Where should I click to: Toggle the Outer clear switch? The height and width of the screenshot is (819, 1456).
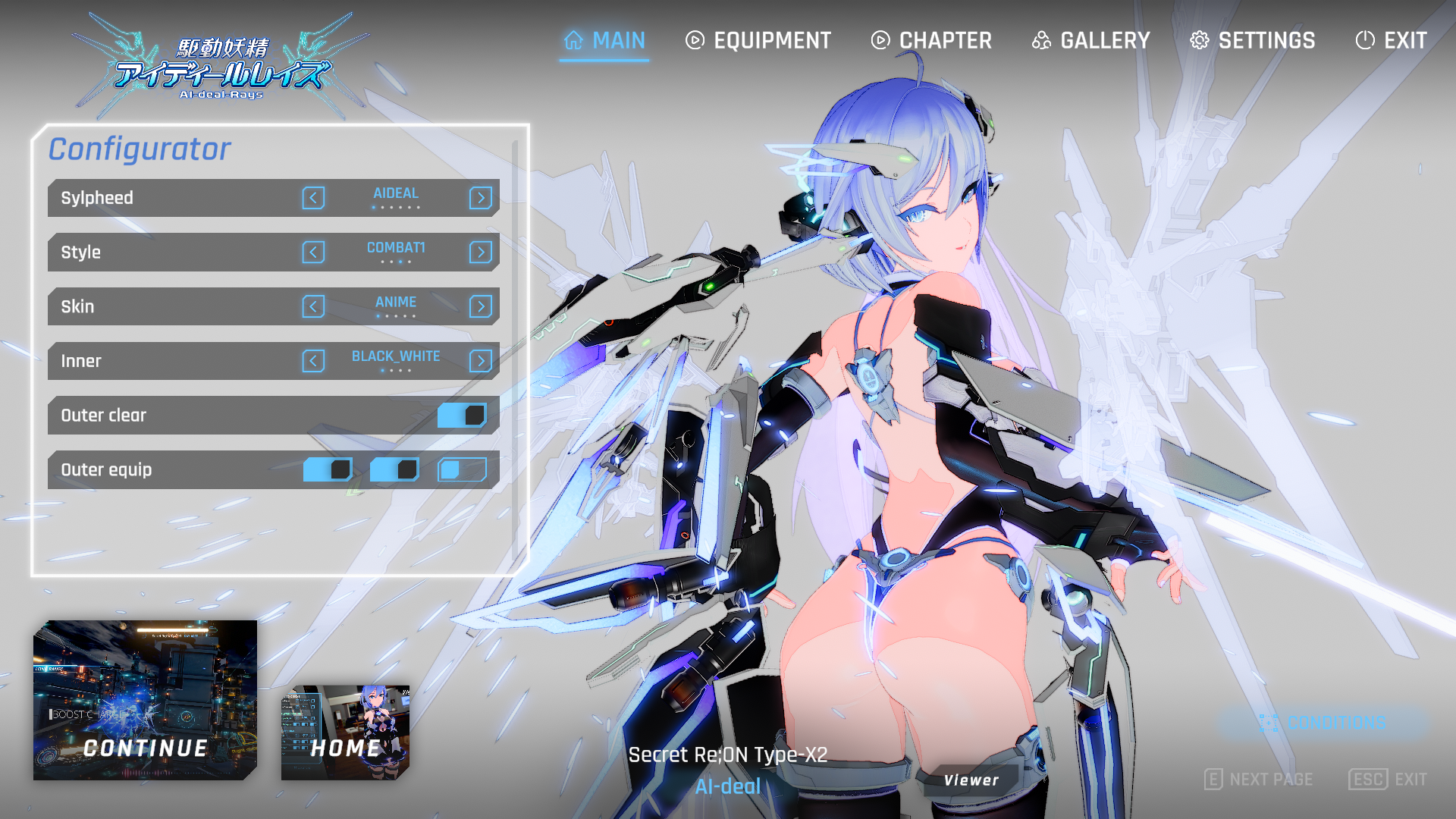coord(462,416)
